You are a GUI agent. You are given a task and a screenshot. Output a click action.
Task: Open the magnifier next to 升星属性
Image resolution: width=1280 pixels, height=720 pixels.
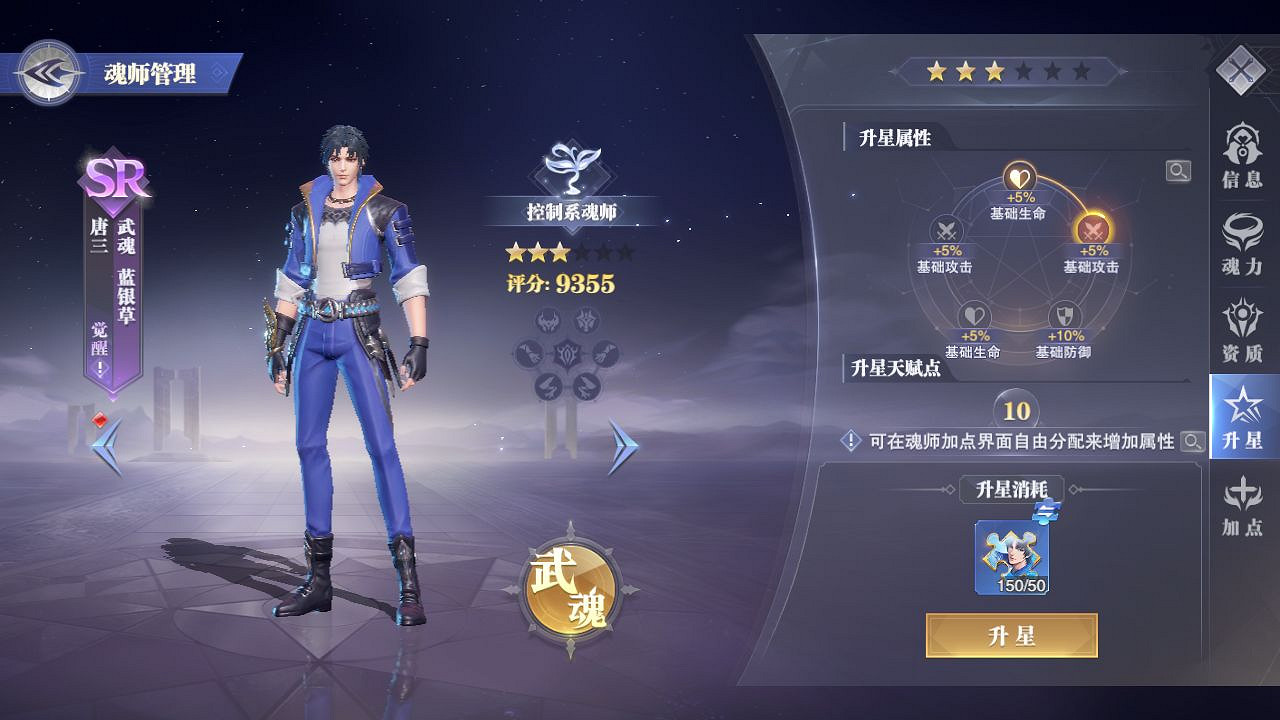coord(1180,170)
